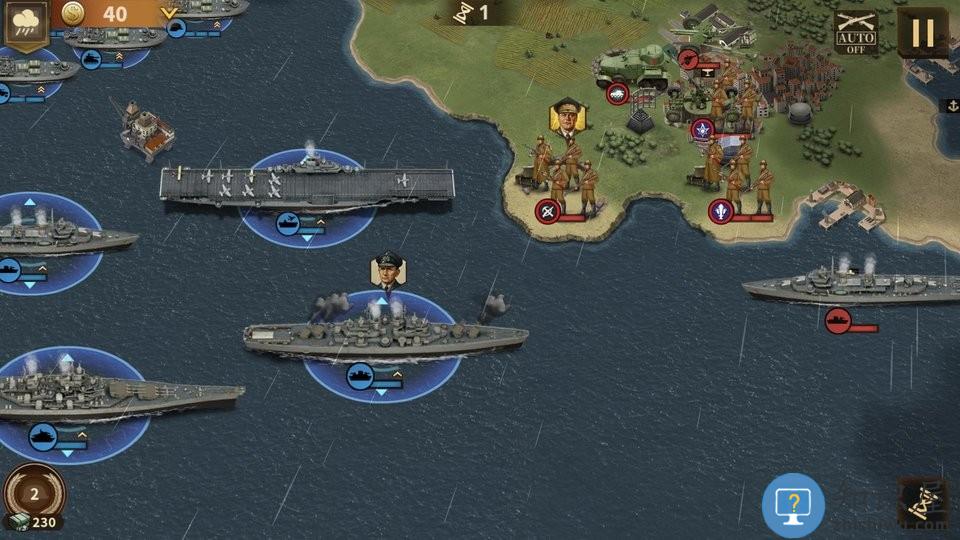Tap the admiral portrait above the battleship

pyautogui.click(x=388, y=270)
